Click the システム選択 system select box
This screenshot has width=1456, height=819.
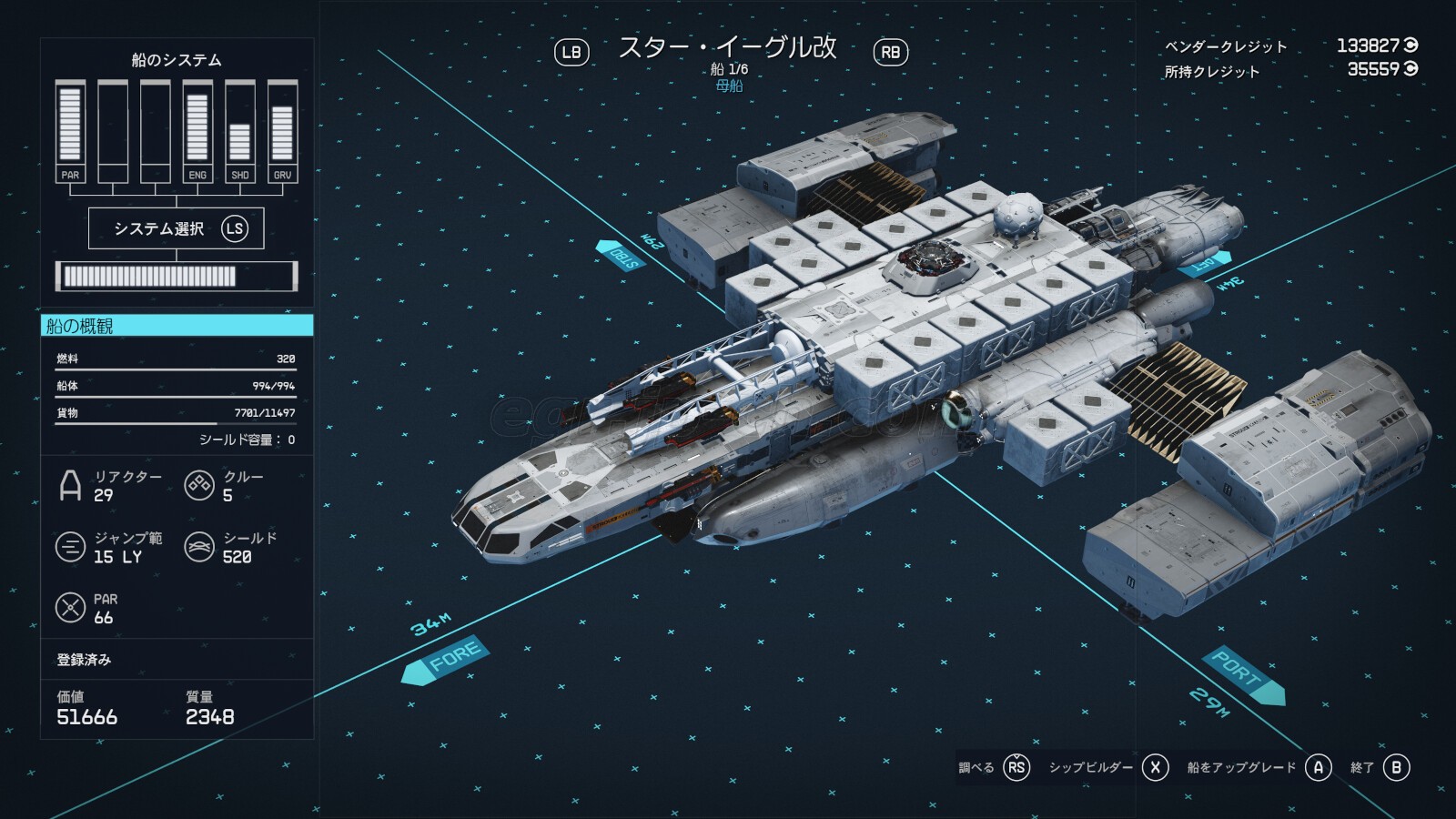tap(176, 228)
